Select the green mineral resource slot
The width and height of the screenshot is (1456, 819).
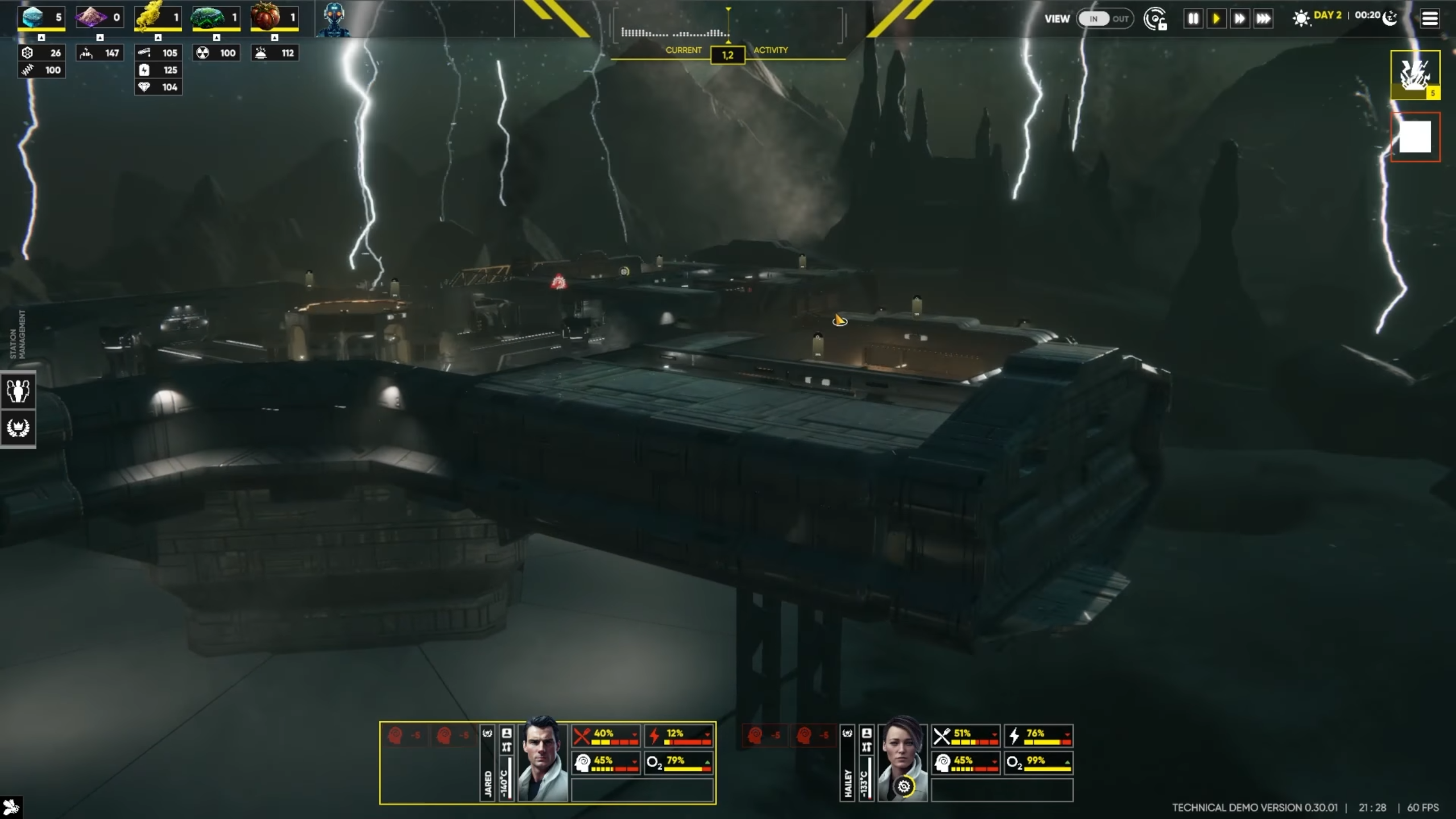216,17
